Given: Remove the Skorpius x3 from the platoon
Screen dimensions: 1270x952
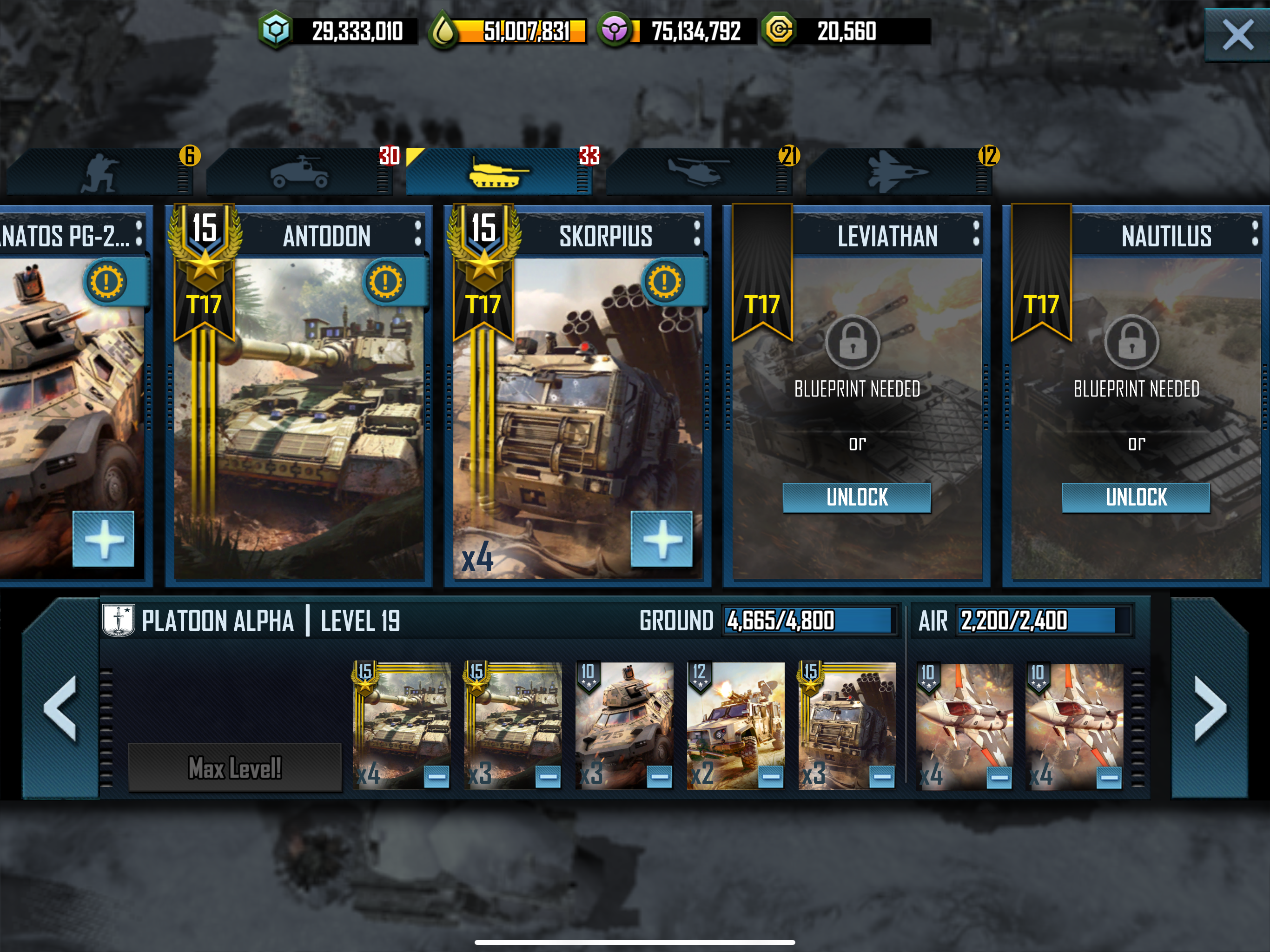Looking at the screenshot, I should click(x=882, y=777).
